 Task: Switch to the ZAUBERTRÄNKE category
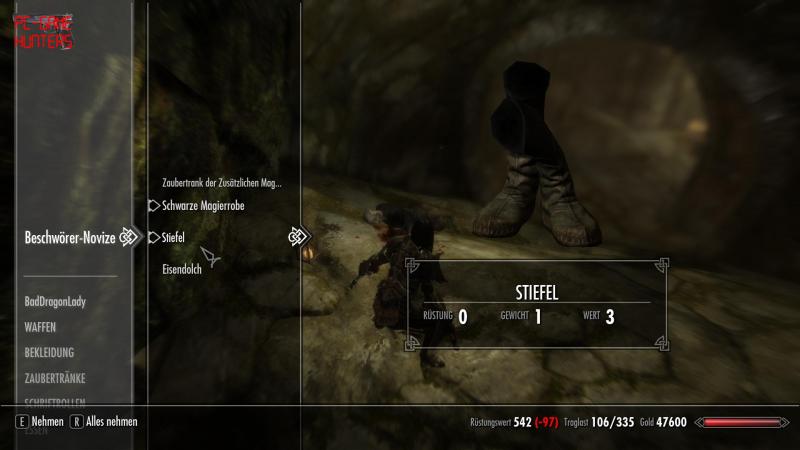pyautogui.click(x=56, y=379)
